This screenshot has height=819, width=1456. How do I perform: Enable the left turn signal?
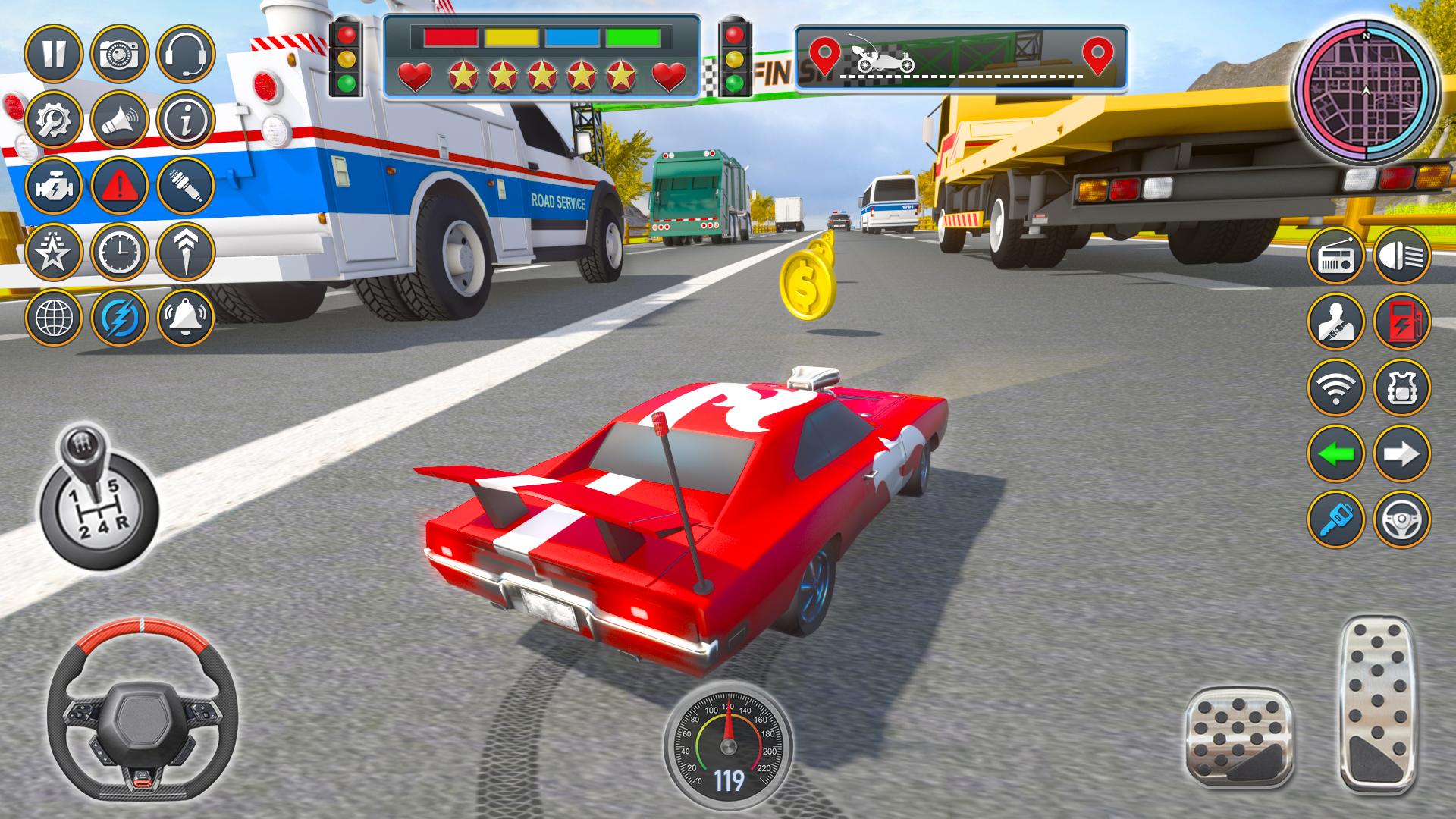click(1337, 453)
